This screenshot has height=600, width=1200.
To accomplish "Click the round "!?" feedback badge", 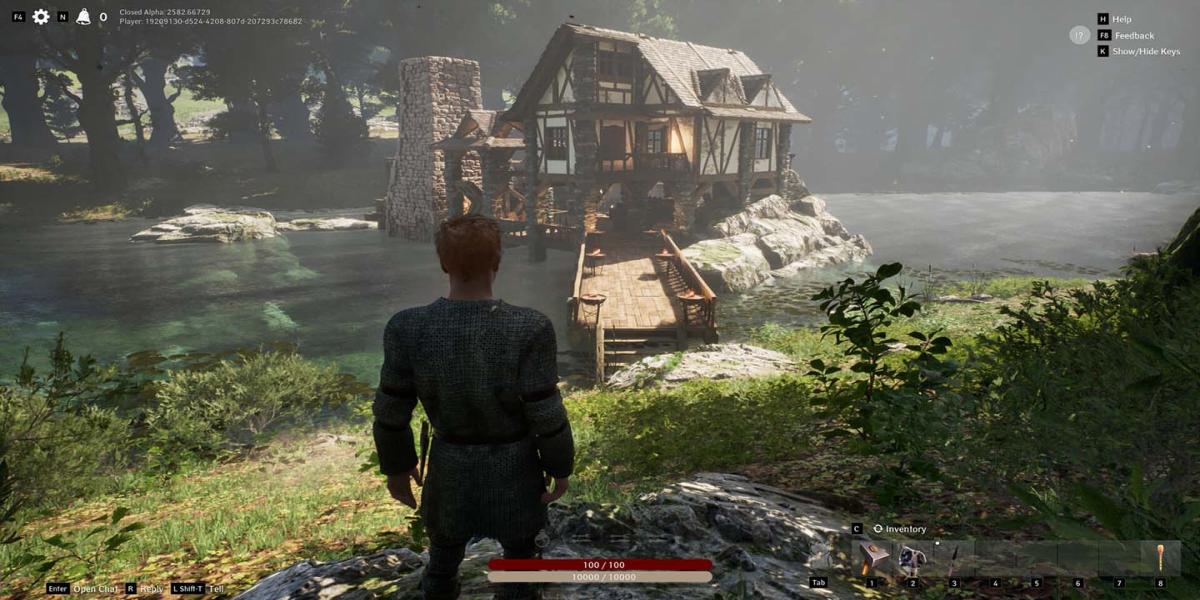I will [x=1079, y=35].
